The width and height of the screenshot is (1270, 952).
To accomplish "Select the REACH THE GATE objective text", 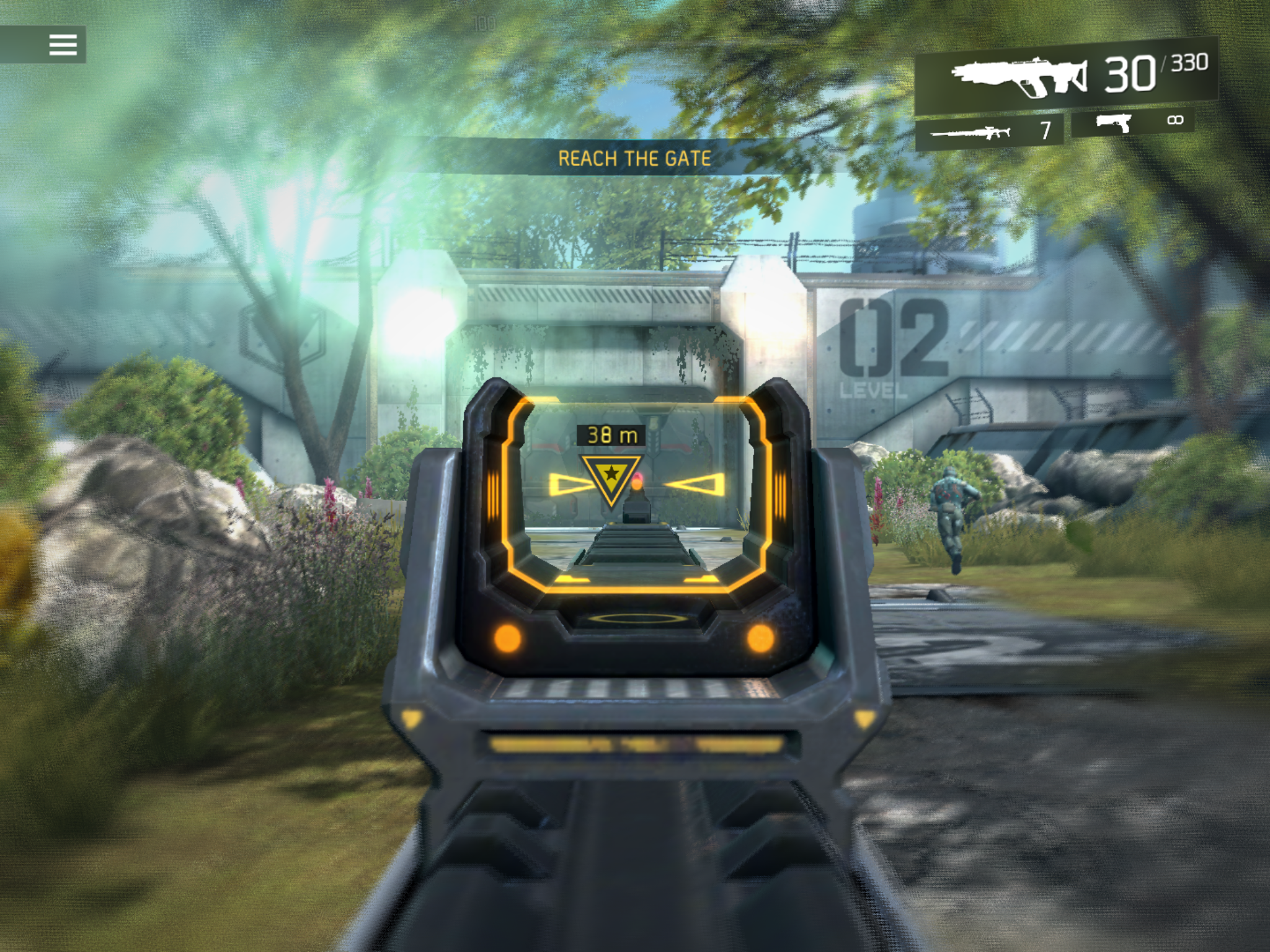I will tap(634, 157).
